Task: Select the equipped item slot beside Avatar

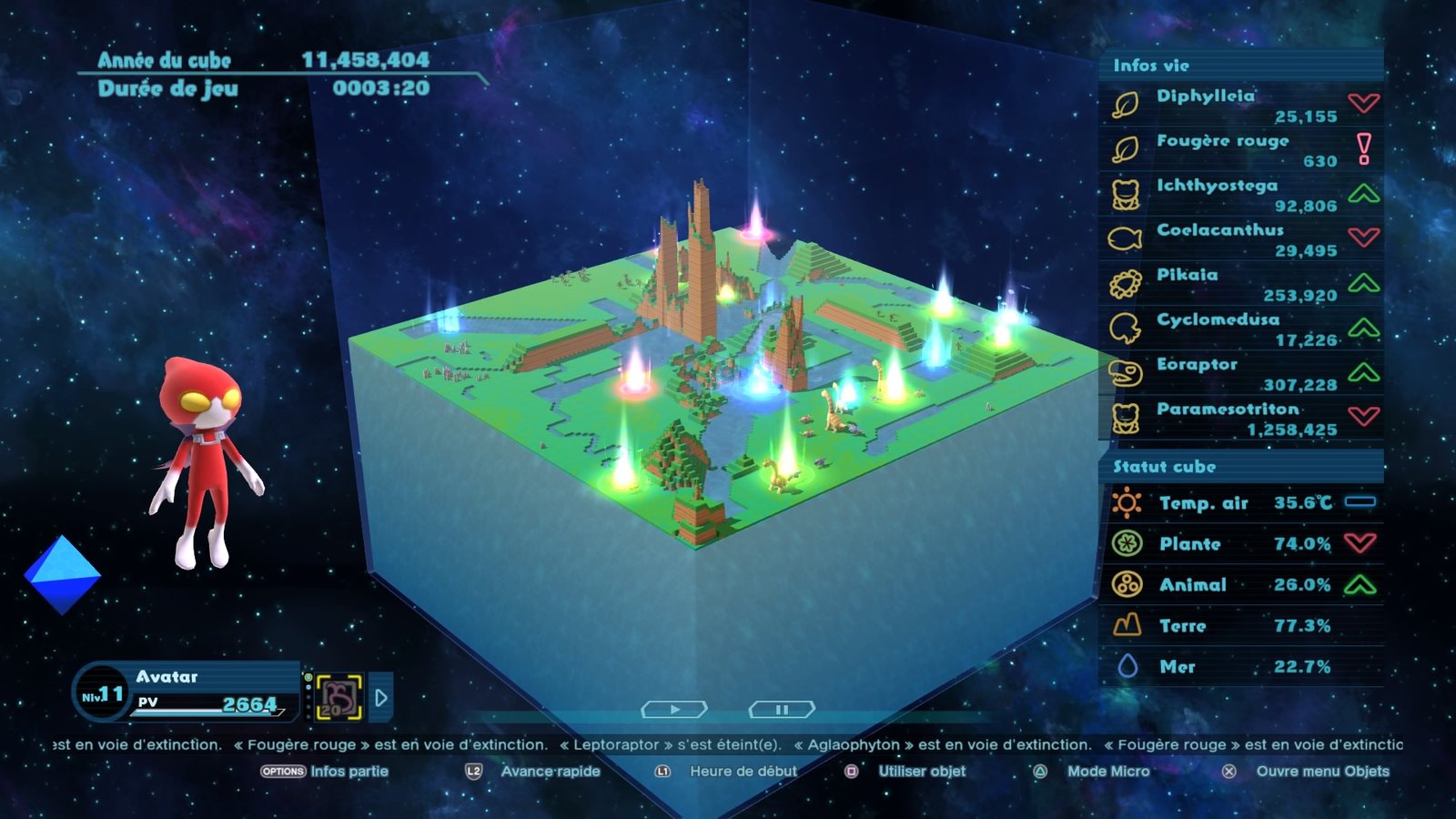Action: 339,698
